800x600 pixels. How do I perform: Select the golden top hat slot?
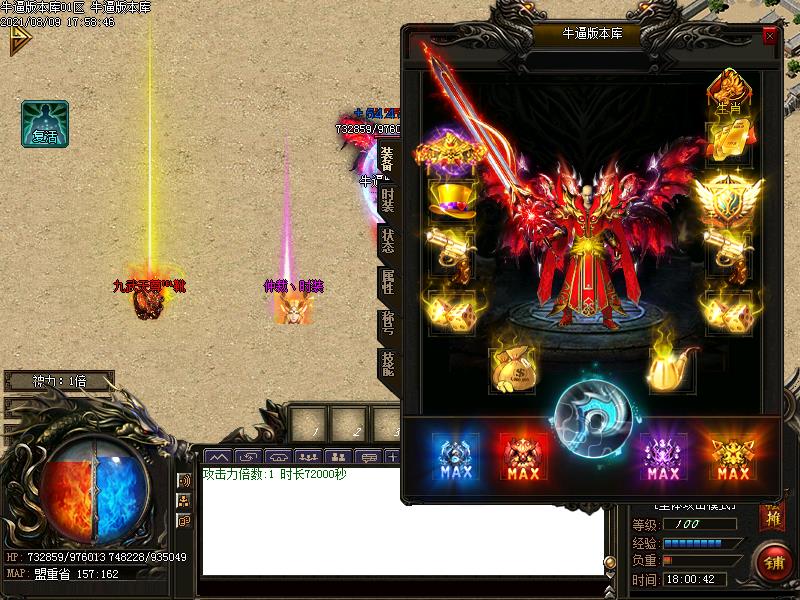[451, 198]
